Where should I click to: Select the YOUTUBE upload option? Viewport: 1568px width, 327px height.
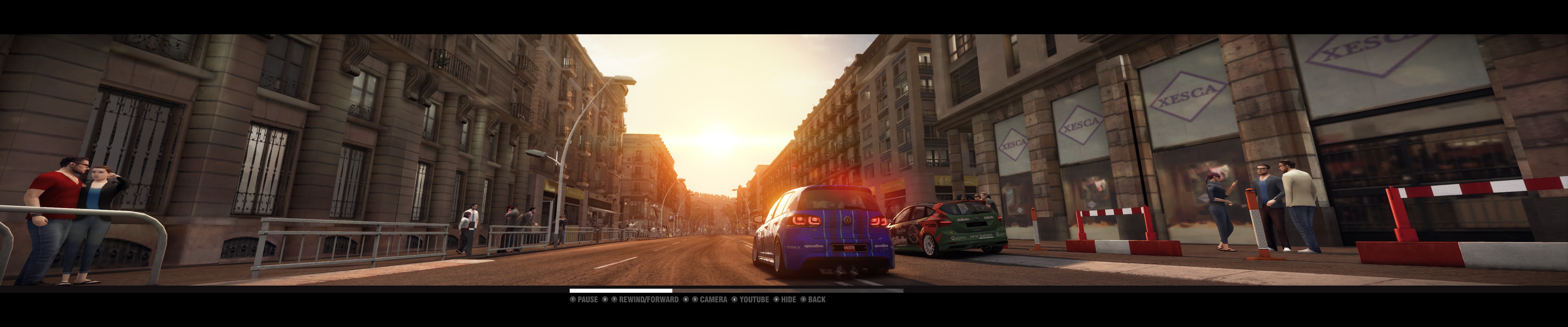pos(755,300)
